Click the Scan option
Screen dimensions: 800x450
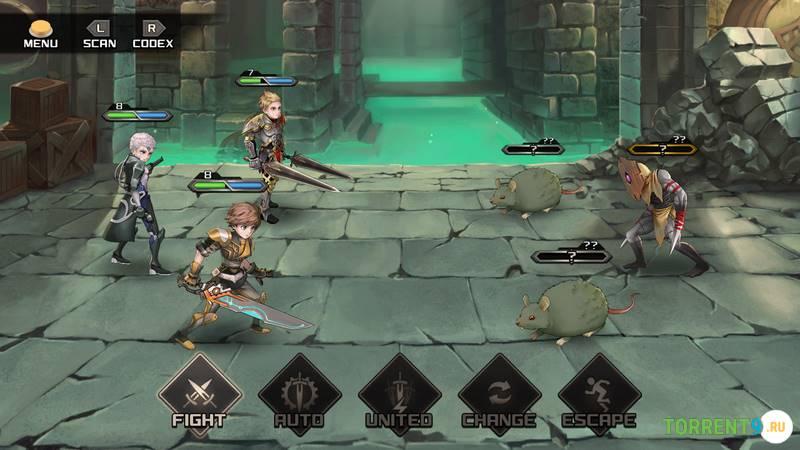99,33
